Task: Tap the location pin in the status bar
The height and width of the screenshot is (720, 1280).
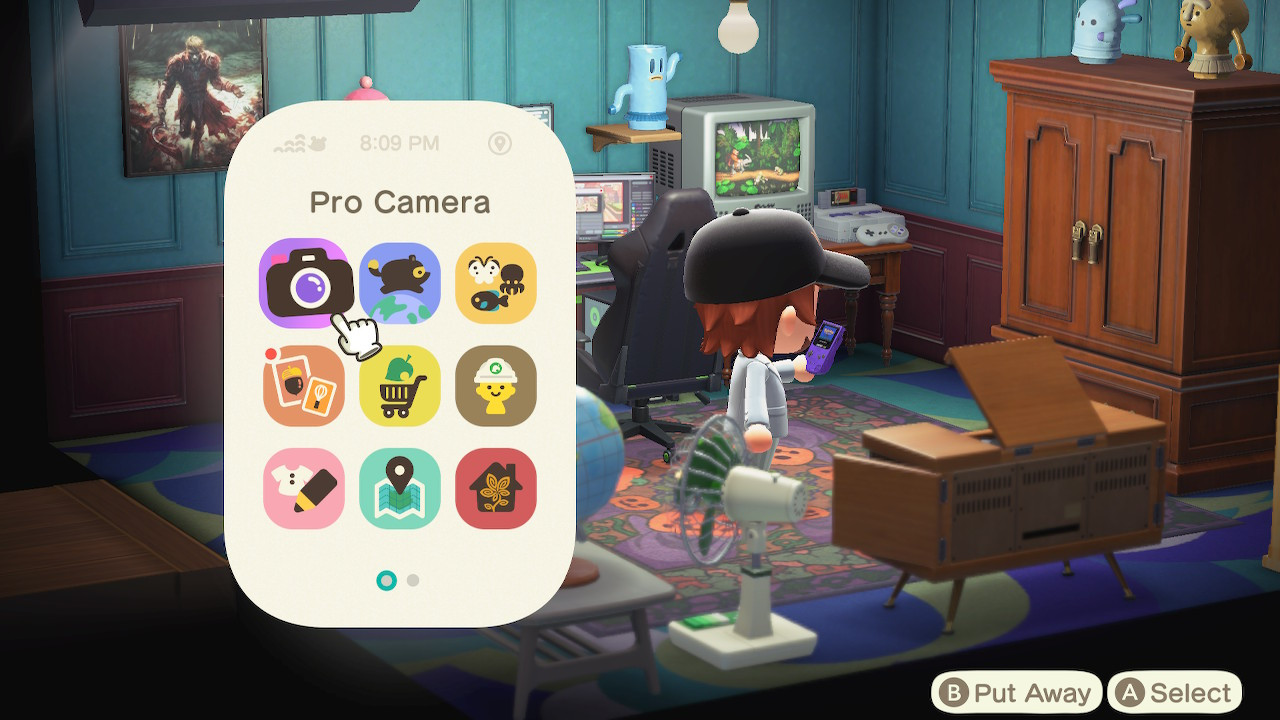Action: pyautogui.click(x=500, y=143)
